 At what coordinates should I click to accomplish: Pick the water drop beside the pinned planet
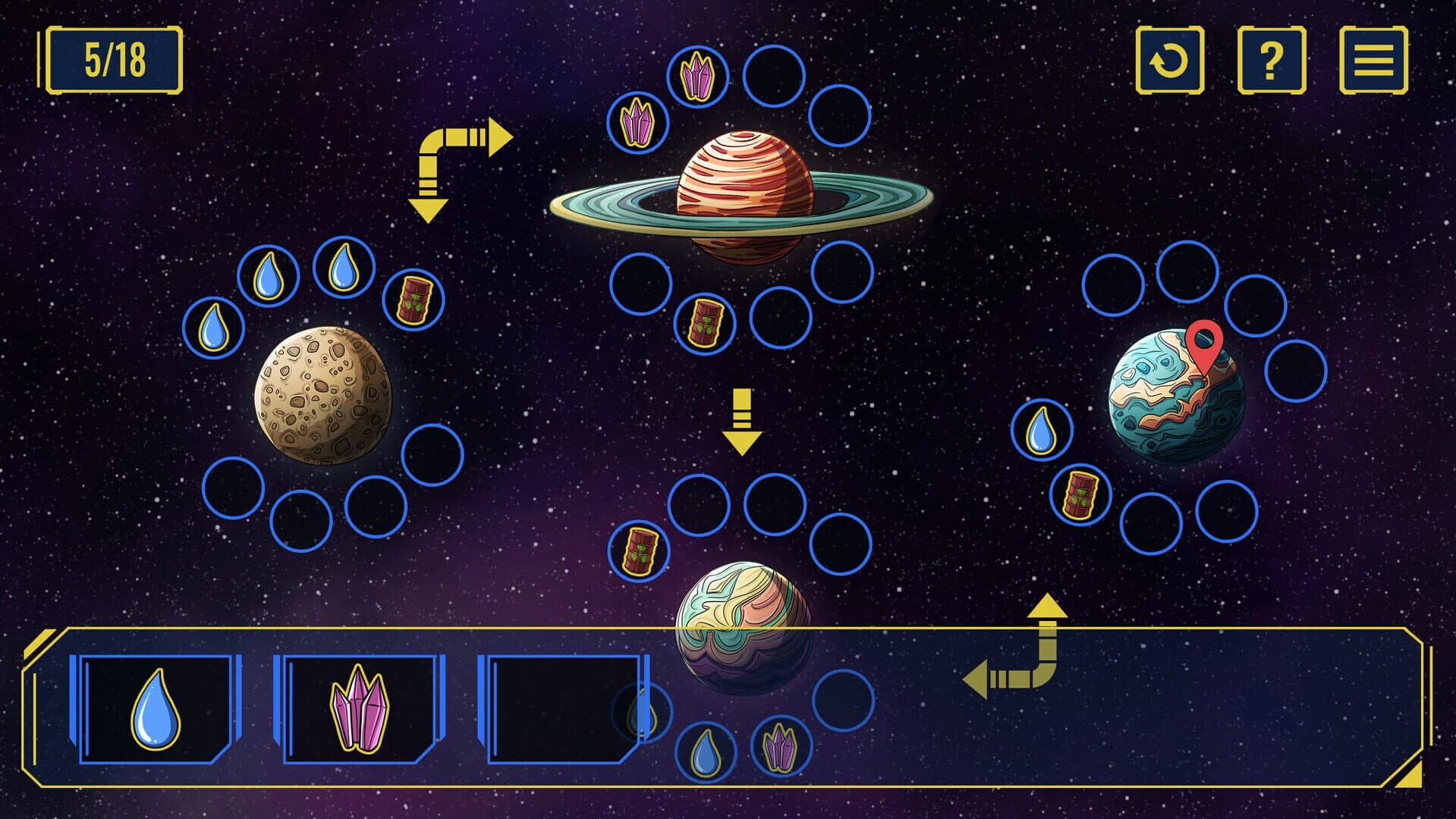click(1042, 430)
